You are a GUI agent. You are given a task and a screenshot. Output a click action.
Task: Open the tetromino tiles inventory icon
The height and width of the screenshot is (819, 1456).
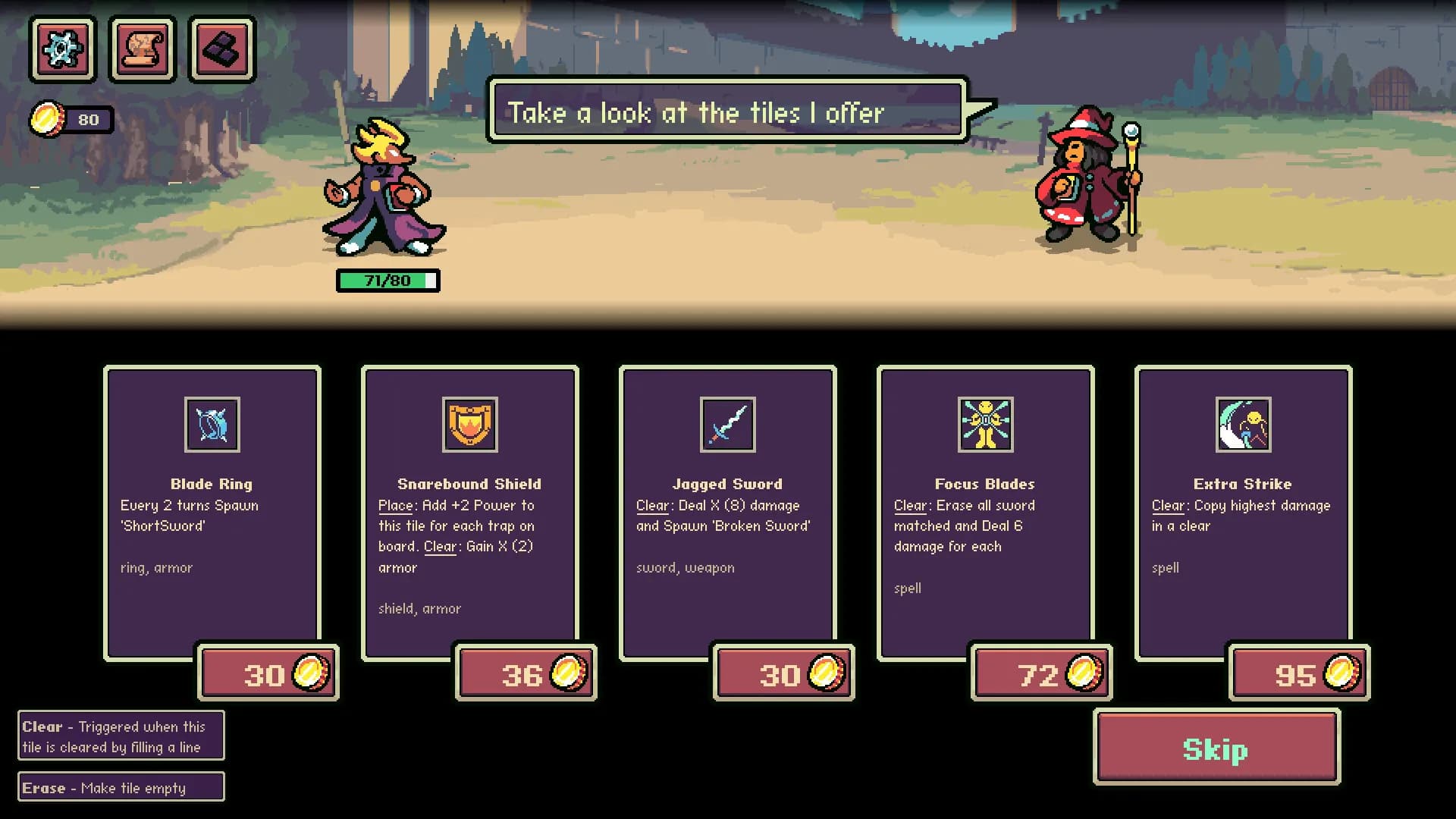point(221,49)
